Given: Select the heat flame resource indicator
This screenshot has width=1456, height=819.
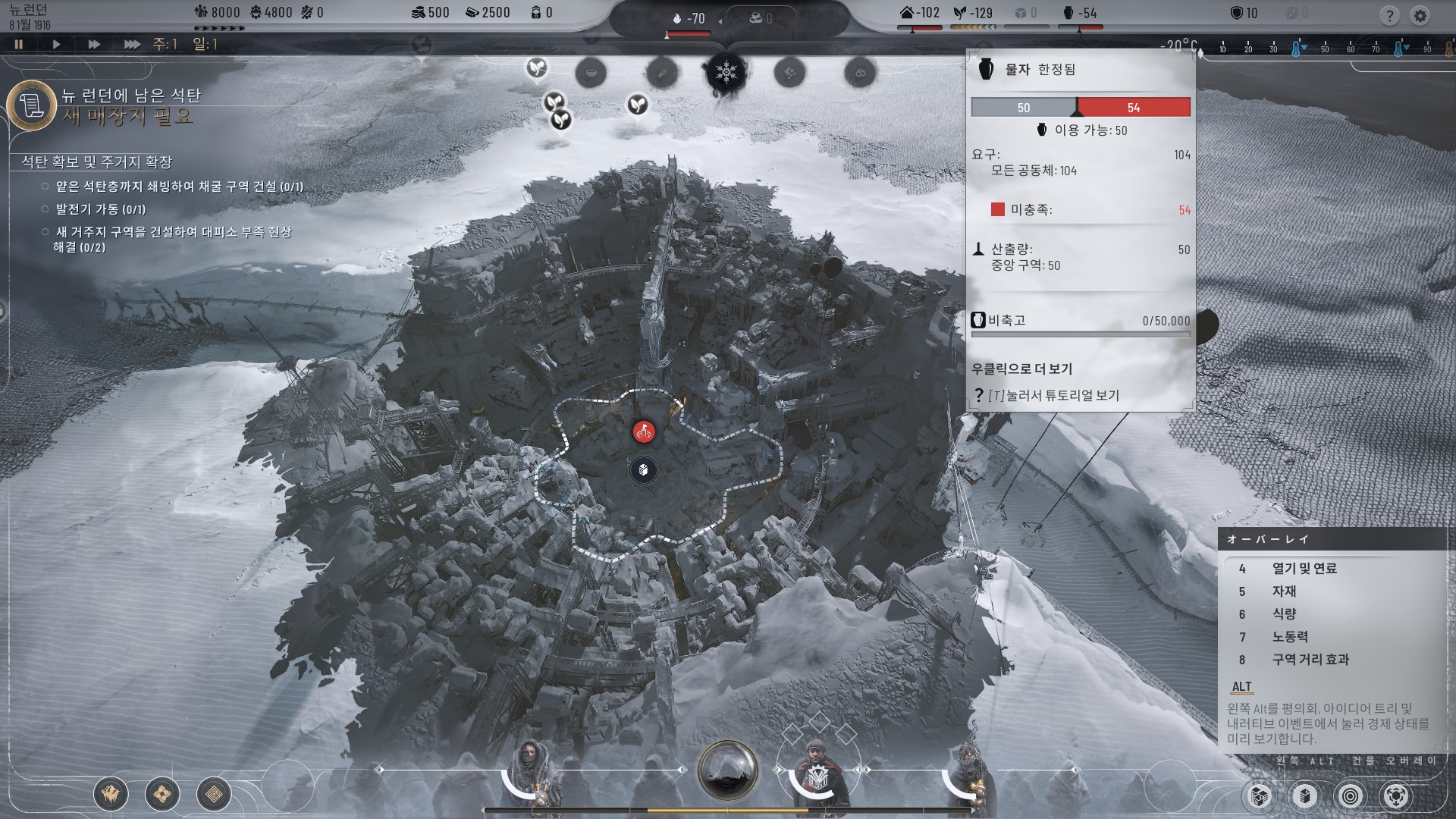Looking at the screenshot, I should [689, 19].
